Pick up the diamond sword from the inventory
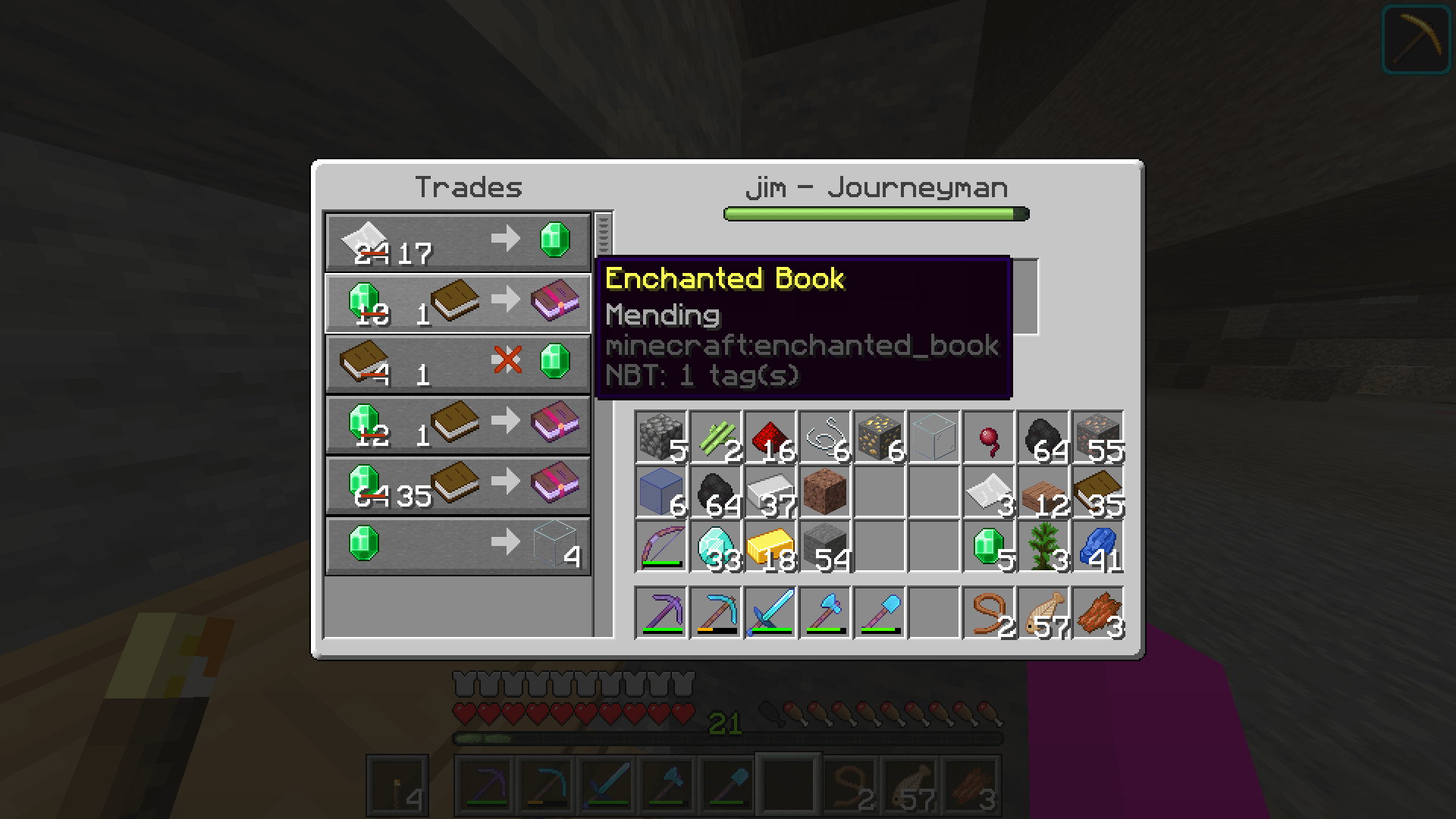Viewport: 1456px width, 819px height. click(770, 613)
